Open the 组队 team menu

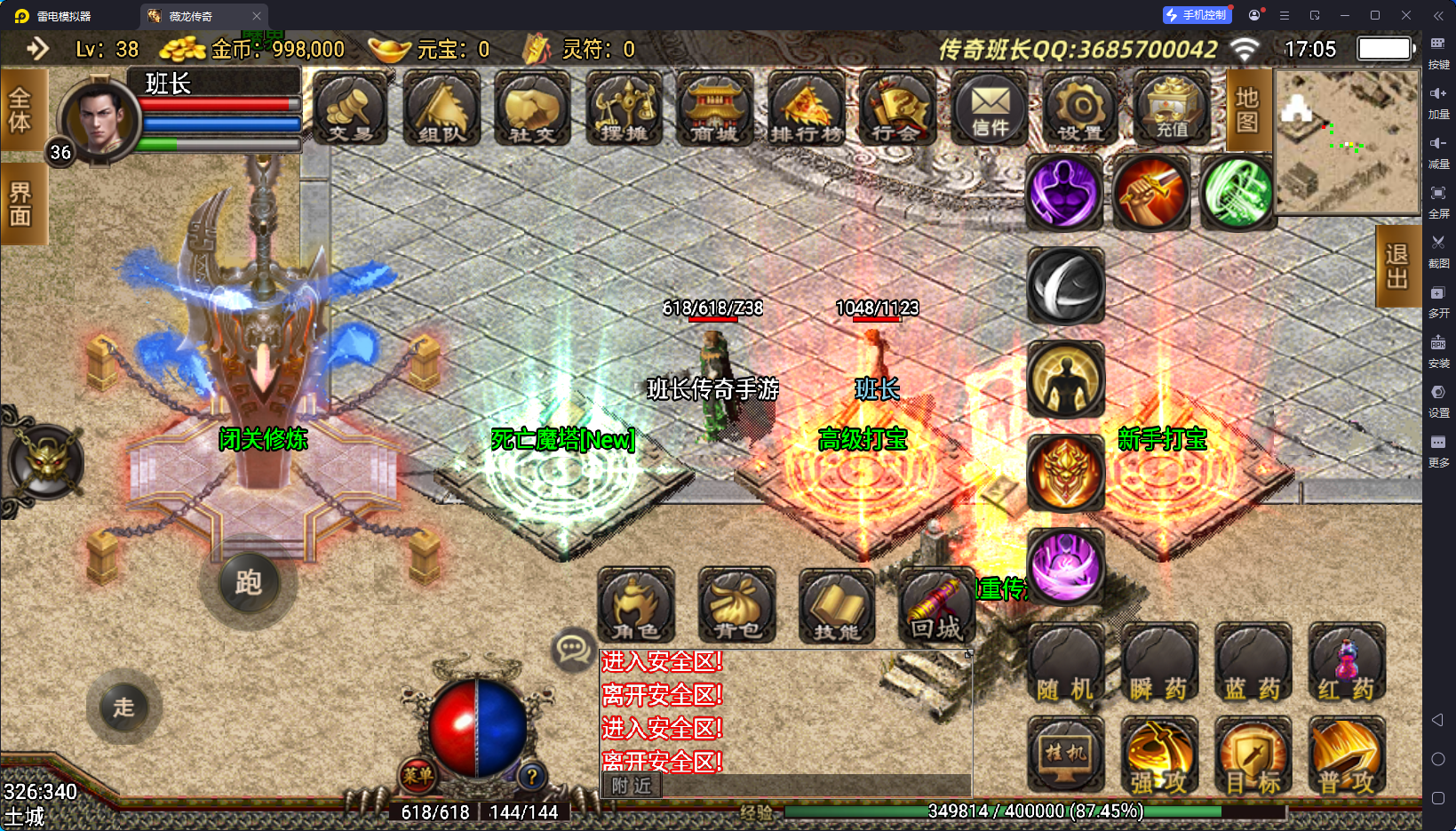(442, 109)
